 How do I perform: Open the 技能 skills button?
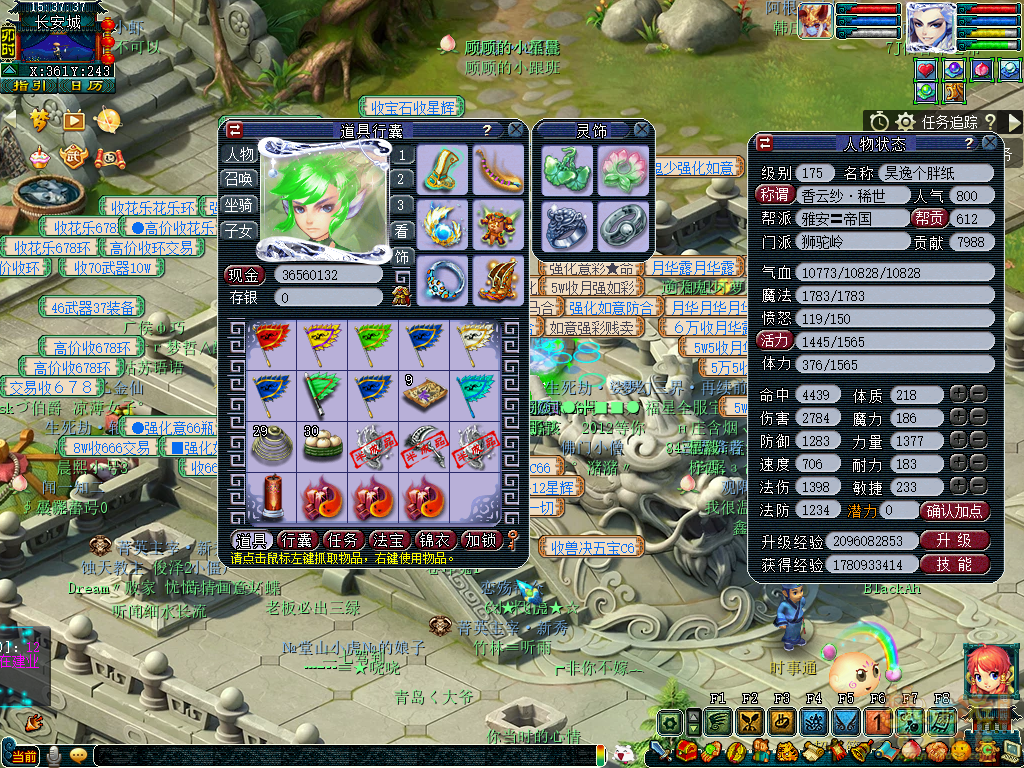[954, 565]
